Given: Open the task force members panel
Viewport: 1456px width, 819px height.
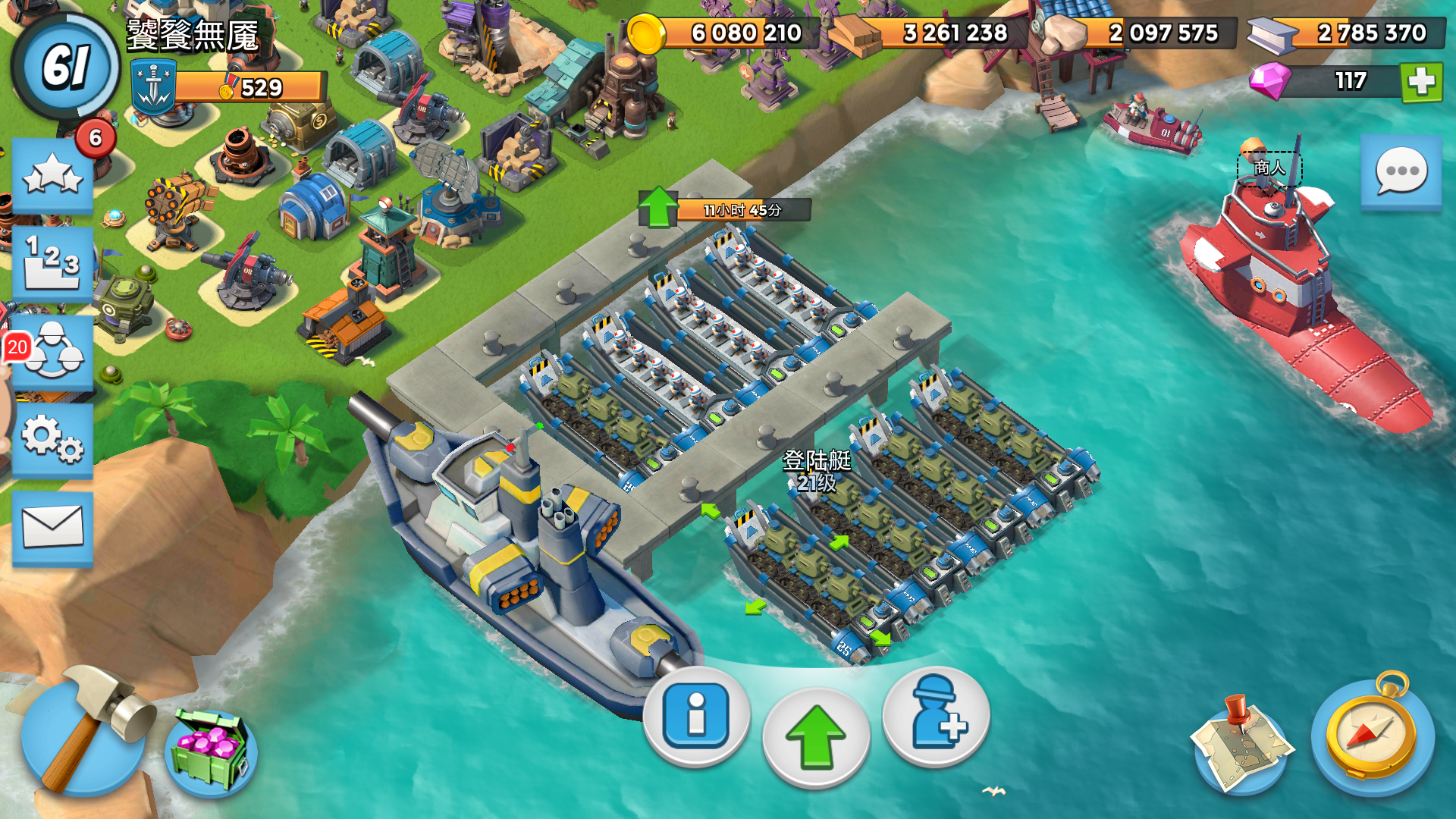Looking at the screenshot, I should (52, 353).
